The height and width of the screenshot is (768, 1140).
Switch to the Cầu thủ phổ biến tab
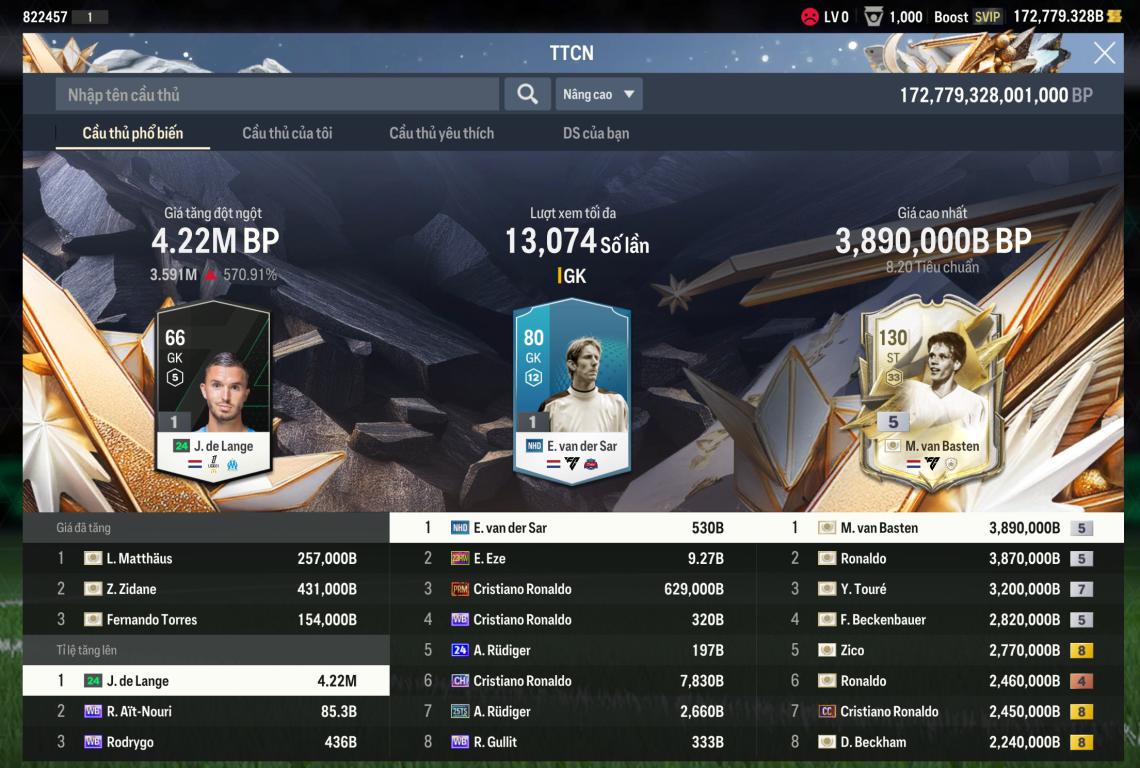click(132, 133)
